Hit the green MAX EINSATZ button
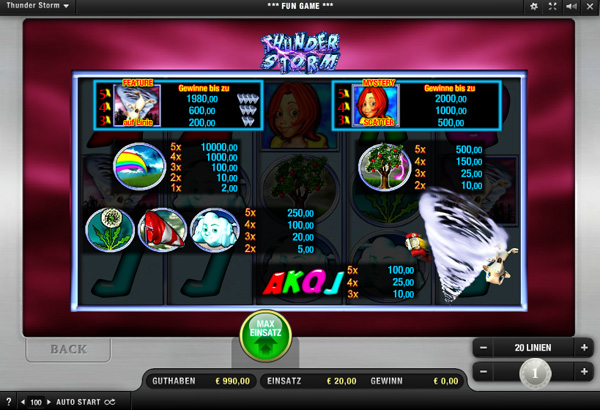Image resolution: width=600 pixels, height=410 pixels. click(264, 337)
